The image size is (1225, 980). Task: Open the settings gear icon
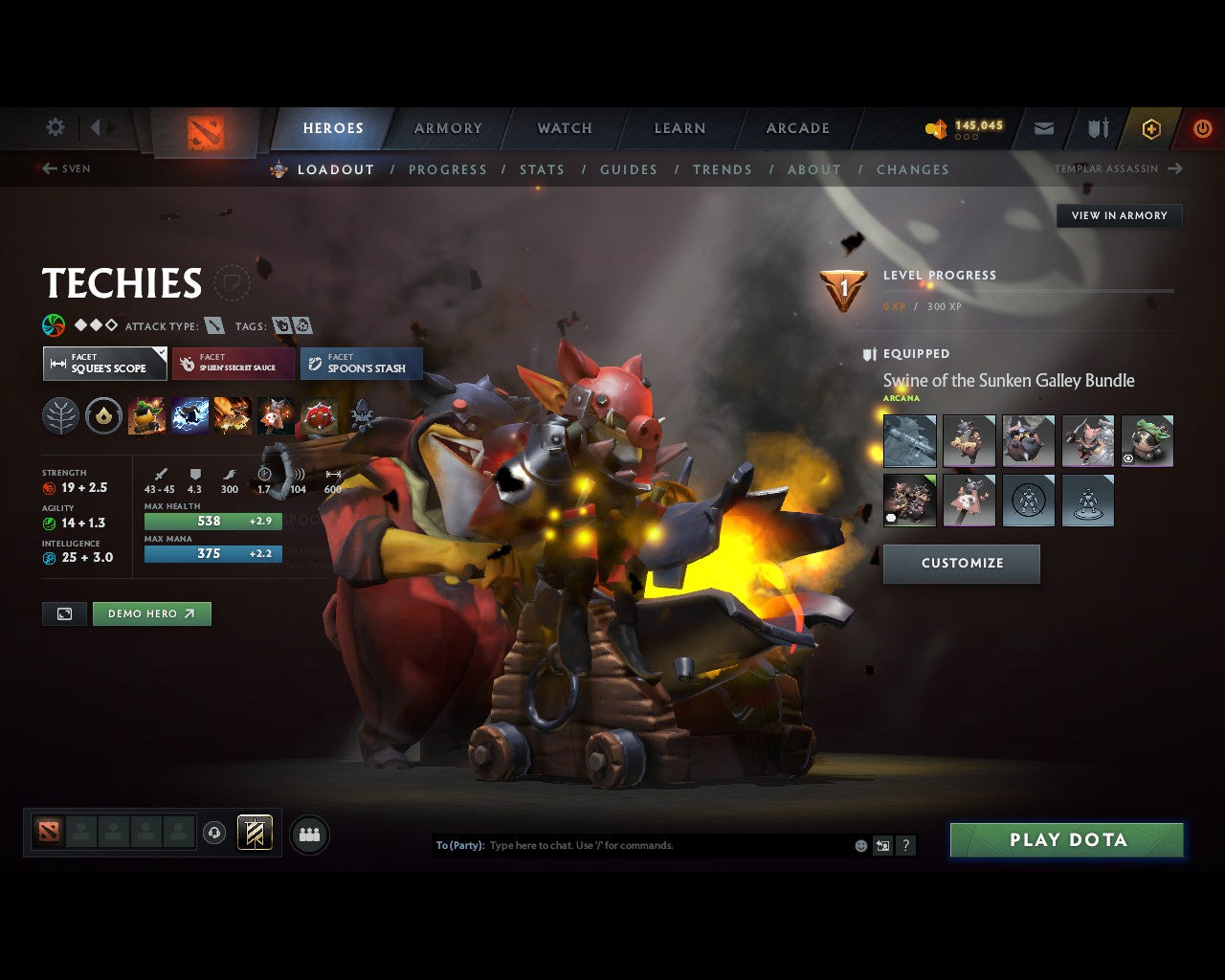coord(55,126)
